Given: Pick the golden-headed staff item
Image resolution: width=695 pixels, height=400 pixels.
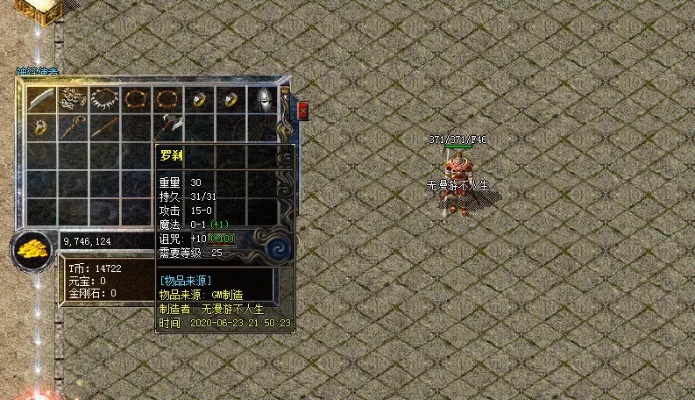Looking at the screenshot, I should [71, 129].
